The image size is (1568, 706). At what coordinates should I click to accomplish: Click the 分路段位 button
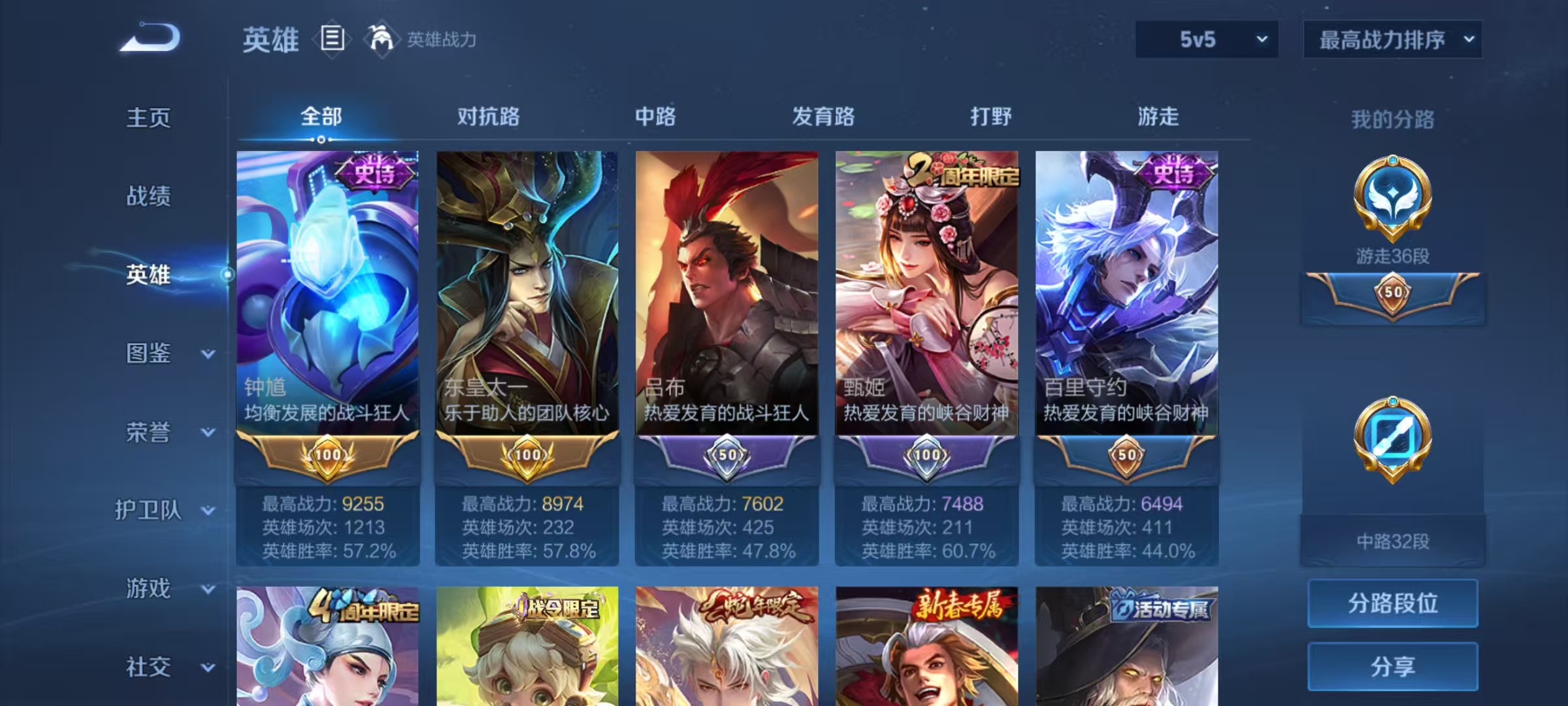[x=1393, y=605]
